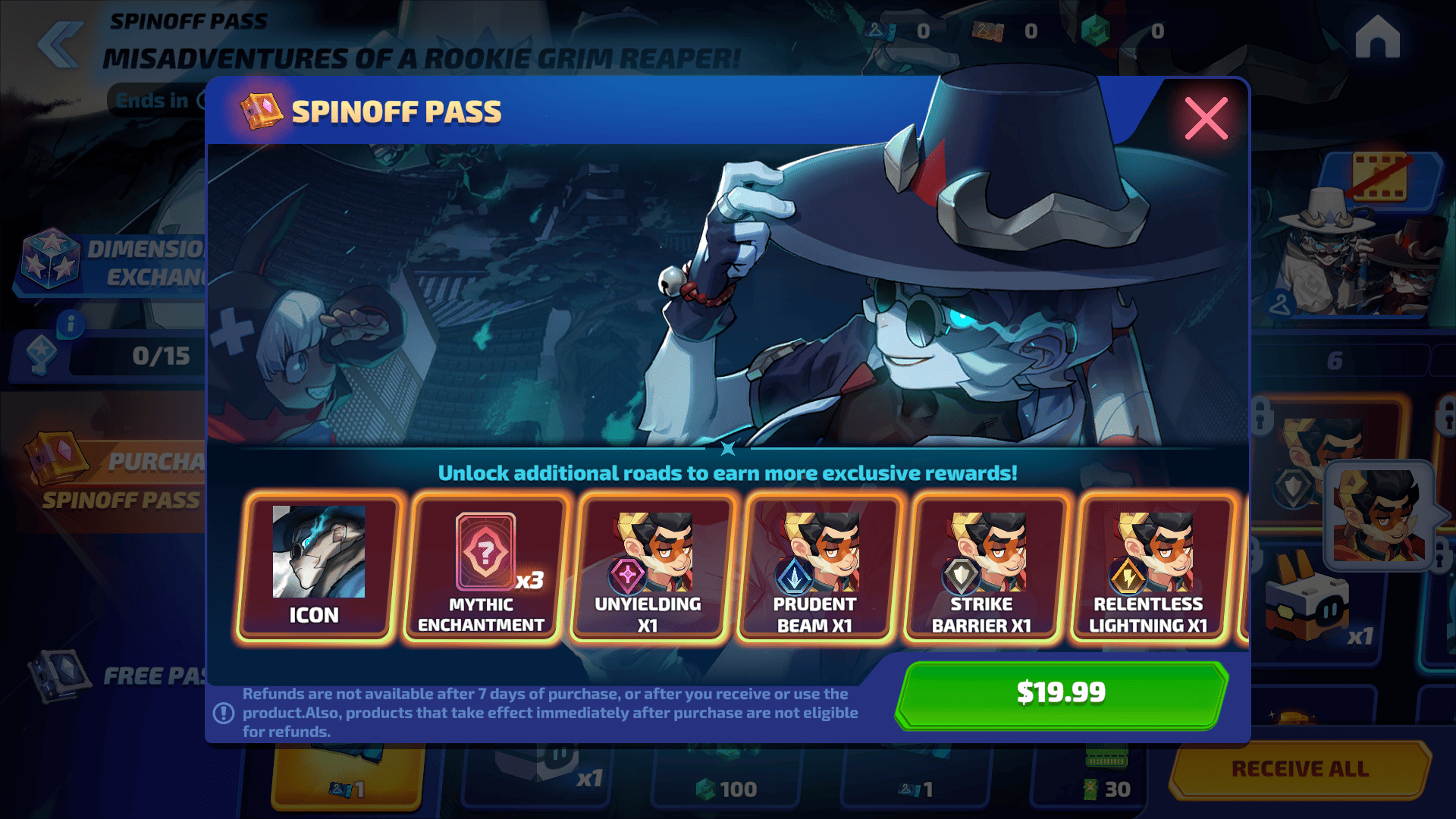Return to the home screen
The height and width of the screenshot is (819, 1456).
pyautogui.click(x=1377, y=38)
